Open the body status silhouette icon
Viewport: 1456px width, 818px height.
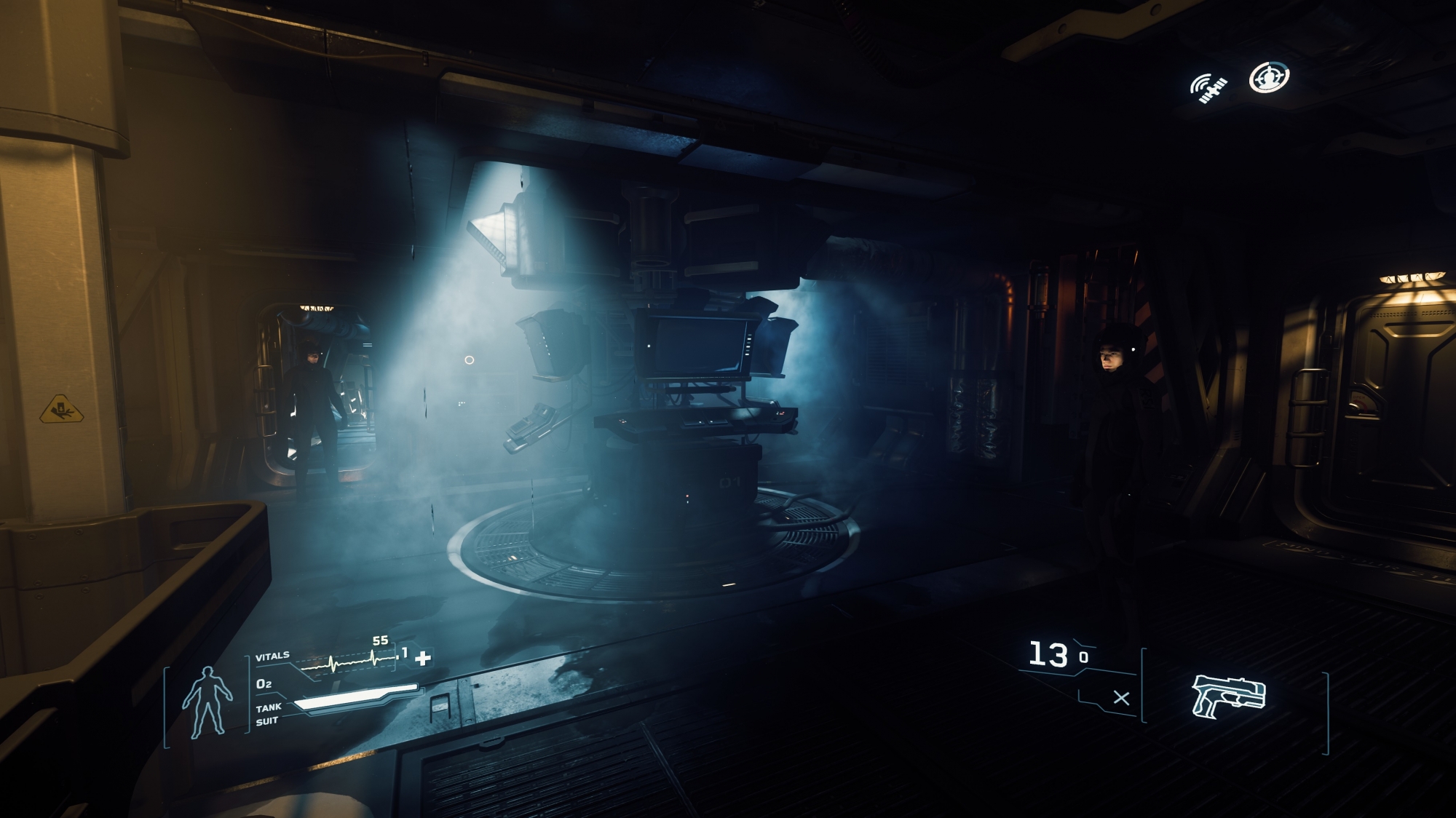tap(207, 701)
